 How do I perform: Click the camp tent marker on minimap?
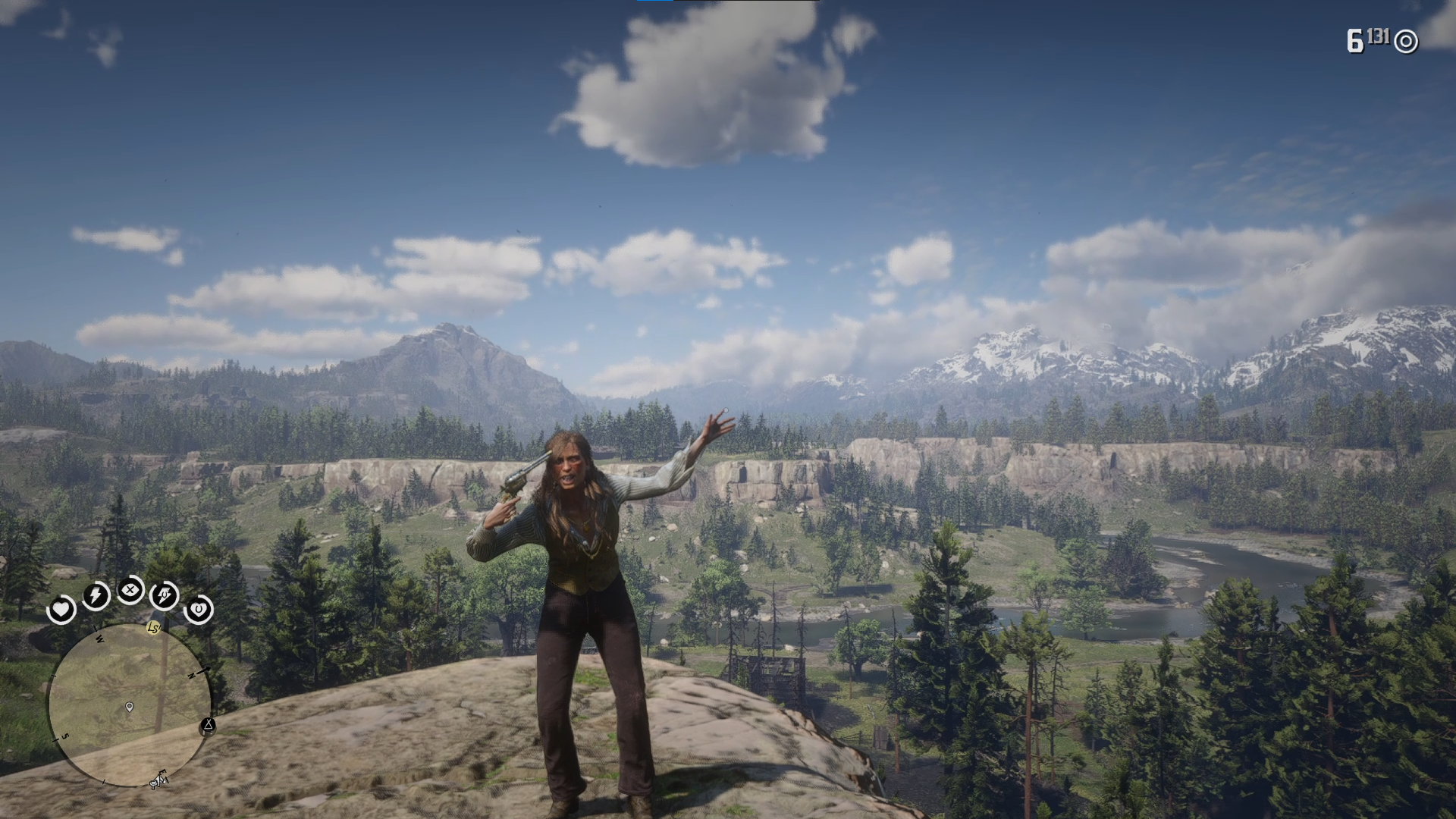(x=207, y=726)
